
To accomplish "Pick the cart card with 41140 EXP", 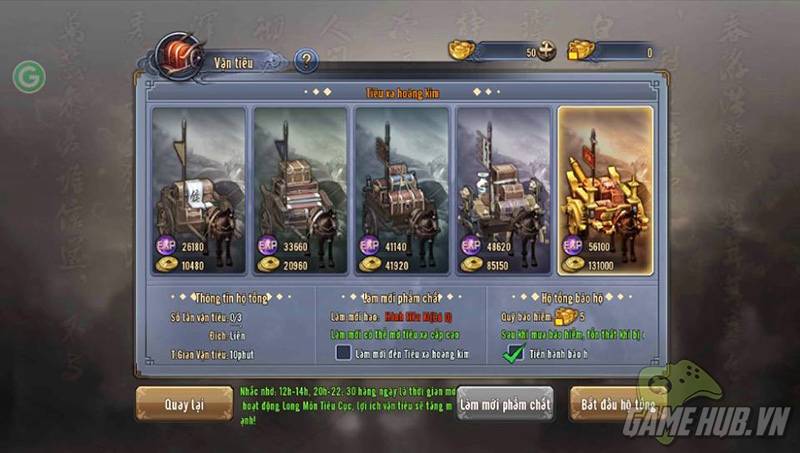I will pyautogui.click(x=402, y=190).
